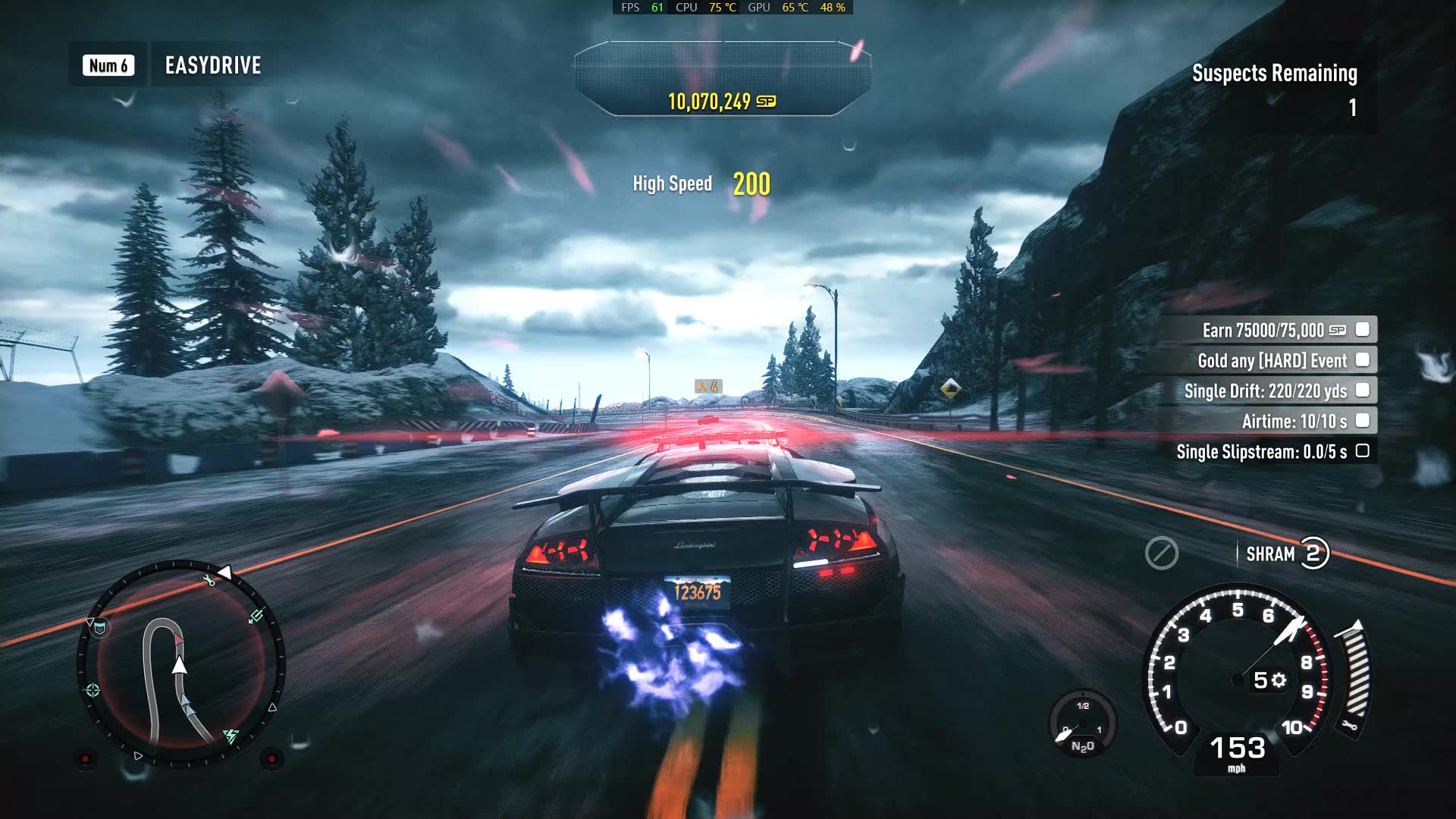Image resolution: width=1456 pixels, height=819 pixels.
Task: Toggle the Gold any HARD Event checkbox
Action: [1362, 360]
